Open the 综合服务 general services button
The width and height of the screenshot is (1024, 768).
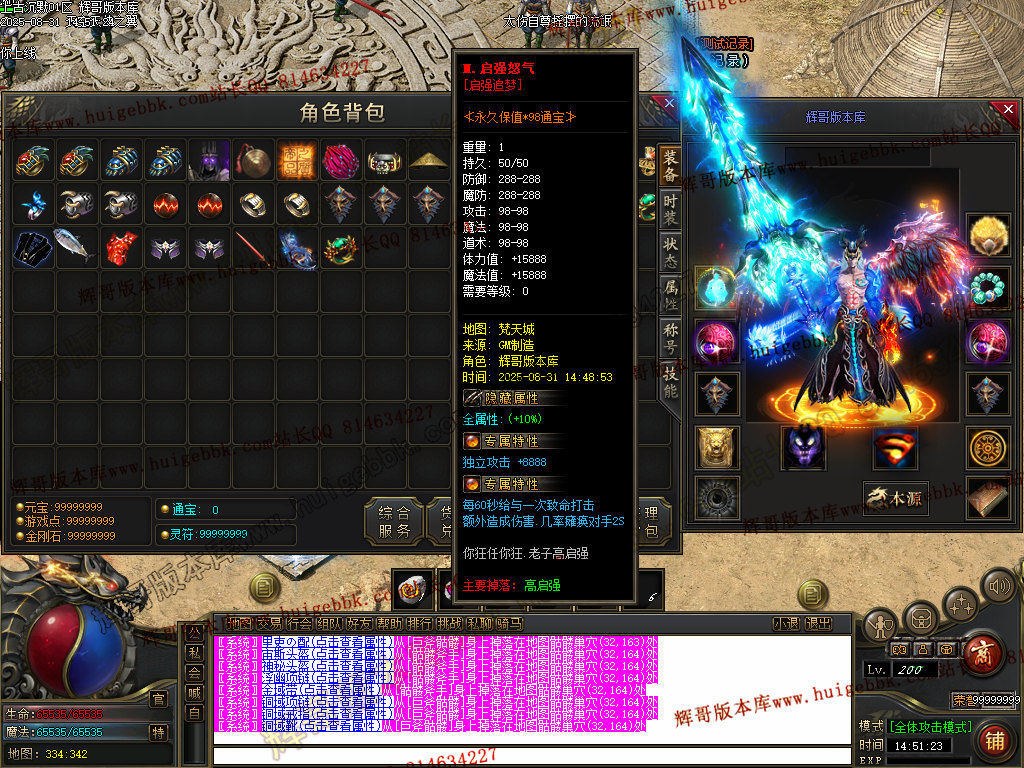pos(394,522)
